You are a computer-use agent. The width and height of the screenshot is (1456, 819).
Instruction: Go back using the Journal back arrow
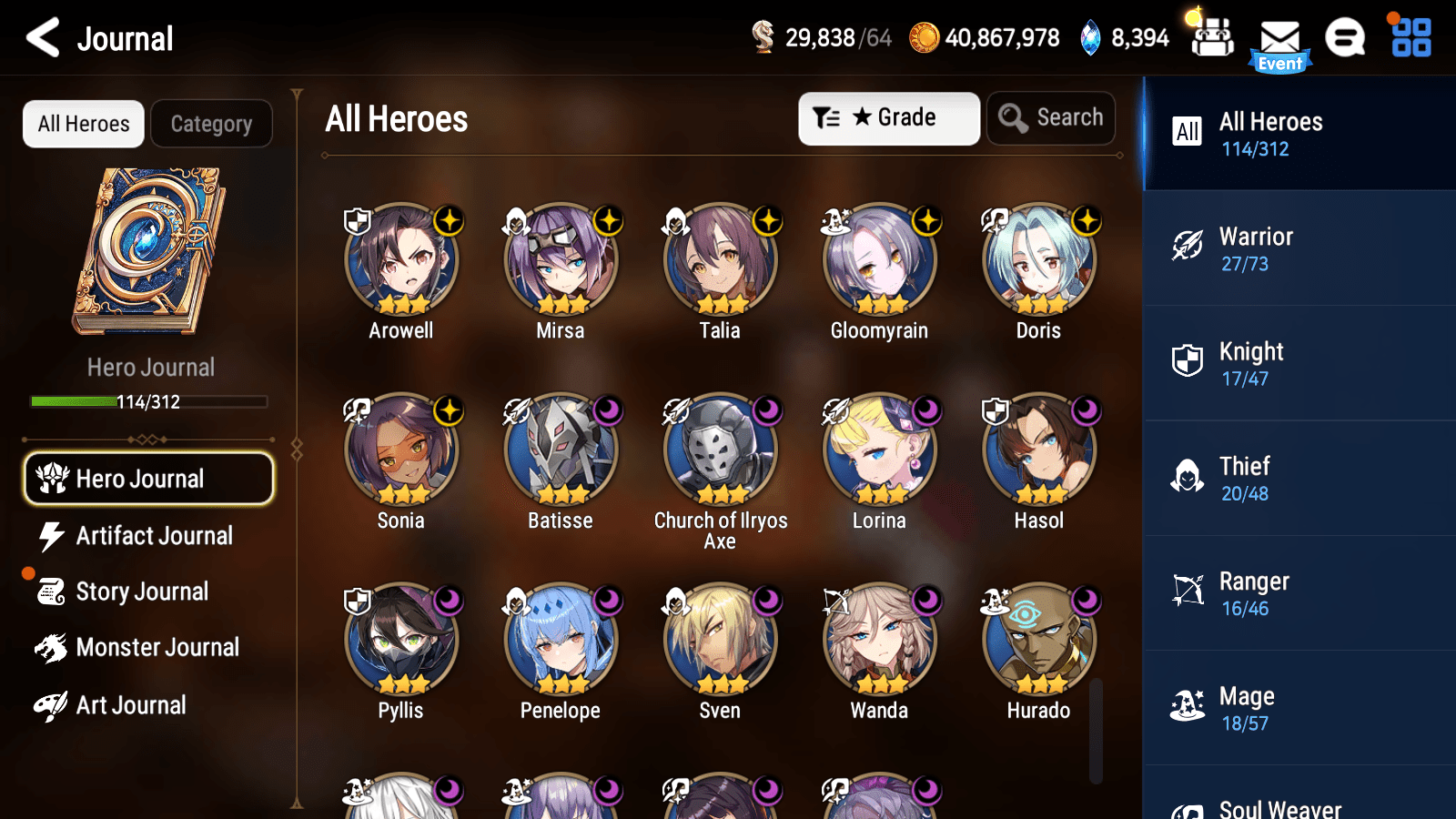tap(40, 38)
